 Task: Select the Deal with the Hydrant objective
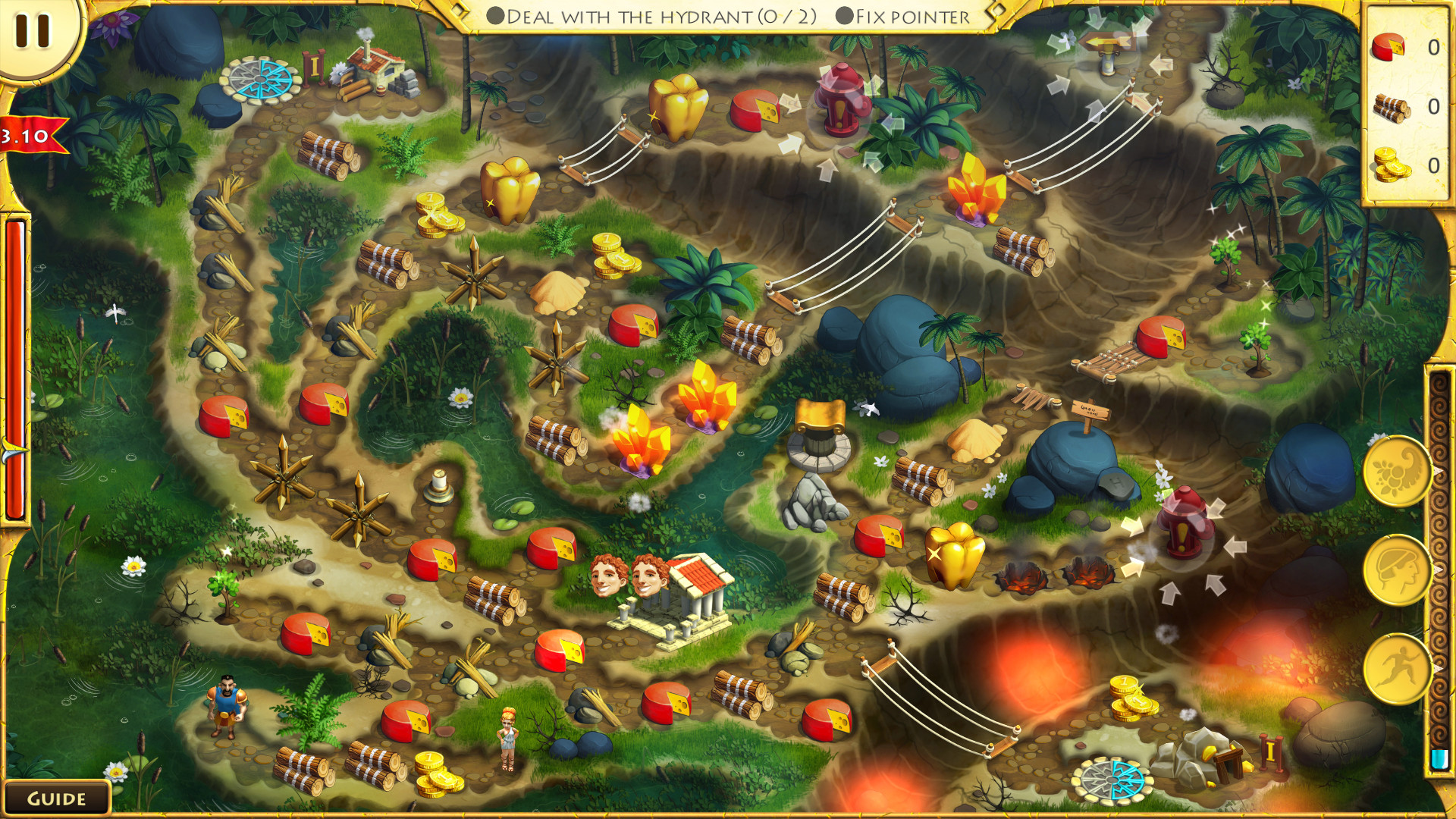coord(652,17)
